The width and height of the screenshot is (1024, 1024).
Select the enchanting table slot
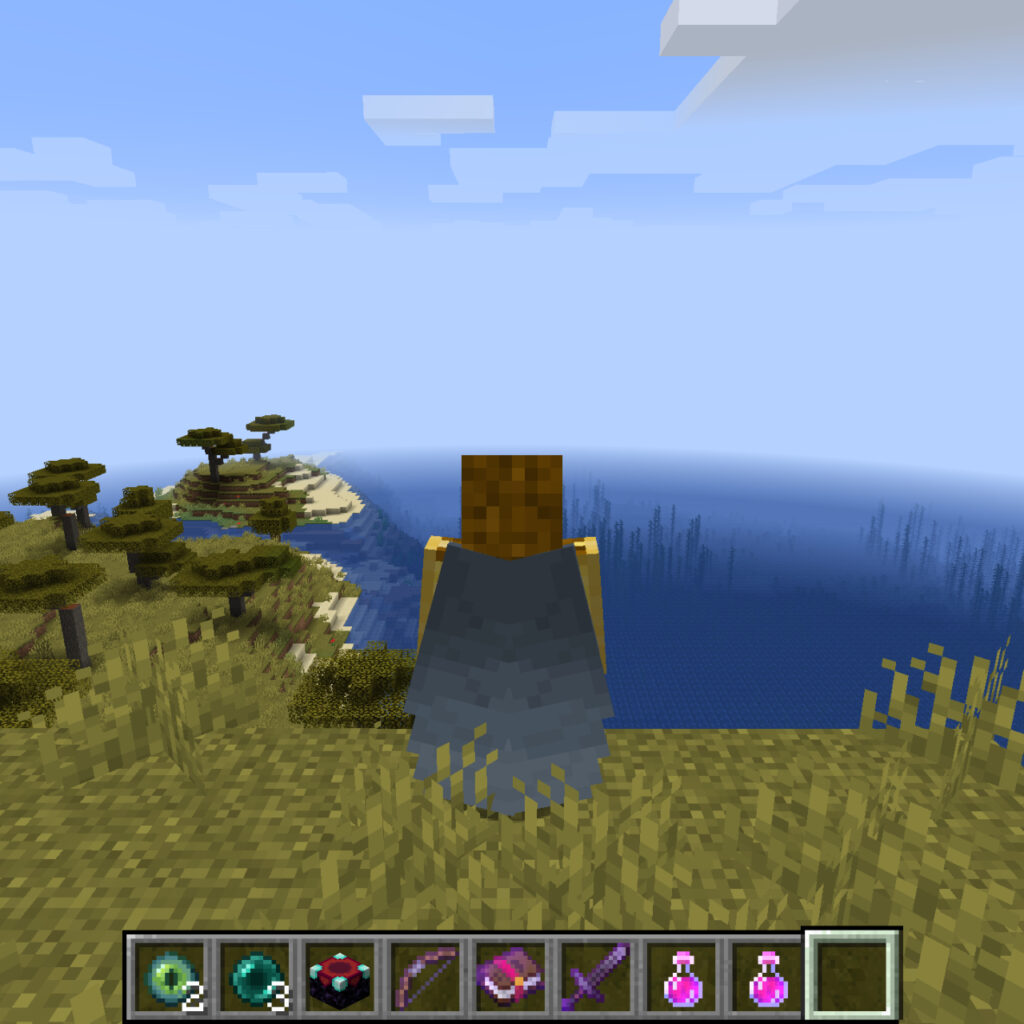339,976
